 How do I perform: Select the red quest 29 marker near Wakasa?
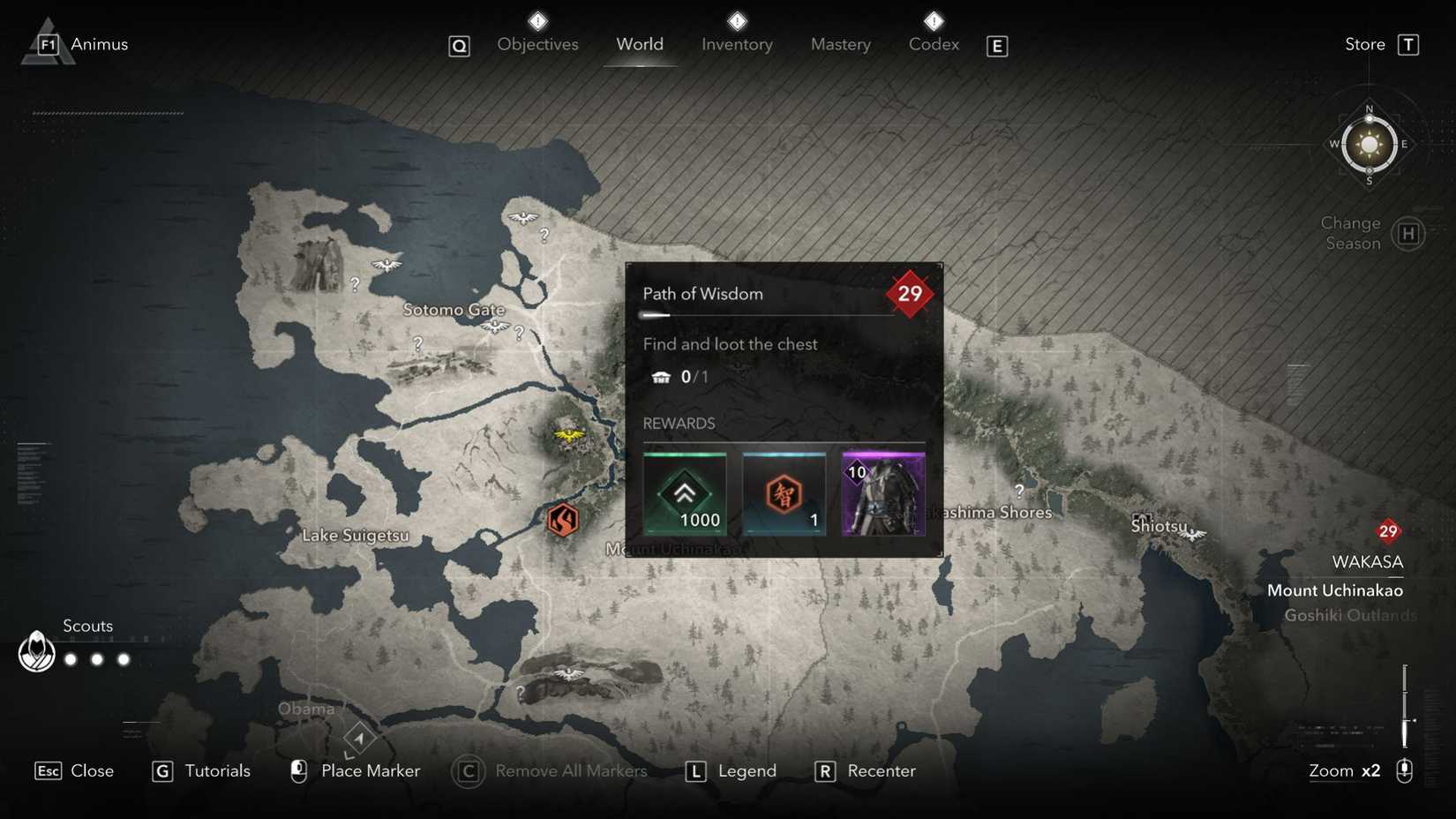tap(1388, 531)
